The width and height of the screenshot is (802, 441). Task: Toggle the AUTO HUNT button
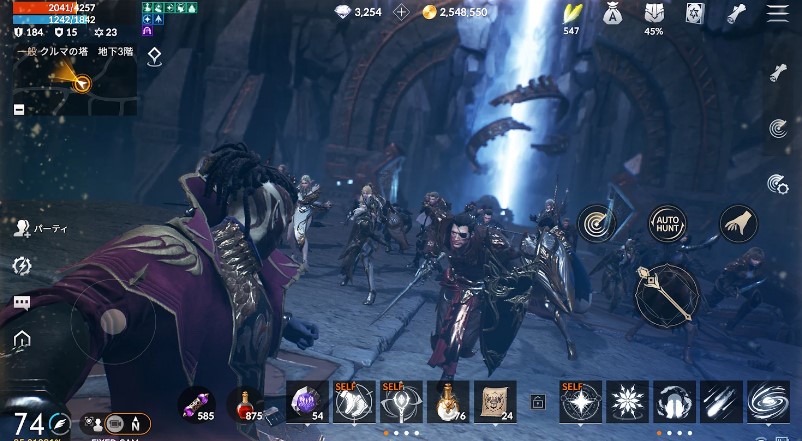[668, 223]
